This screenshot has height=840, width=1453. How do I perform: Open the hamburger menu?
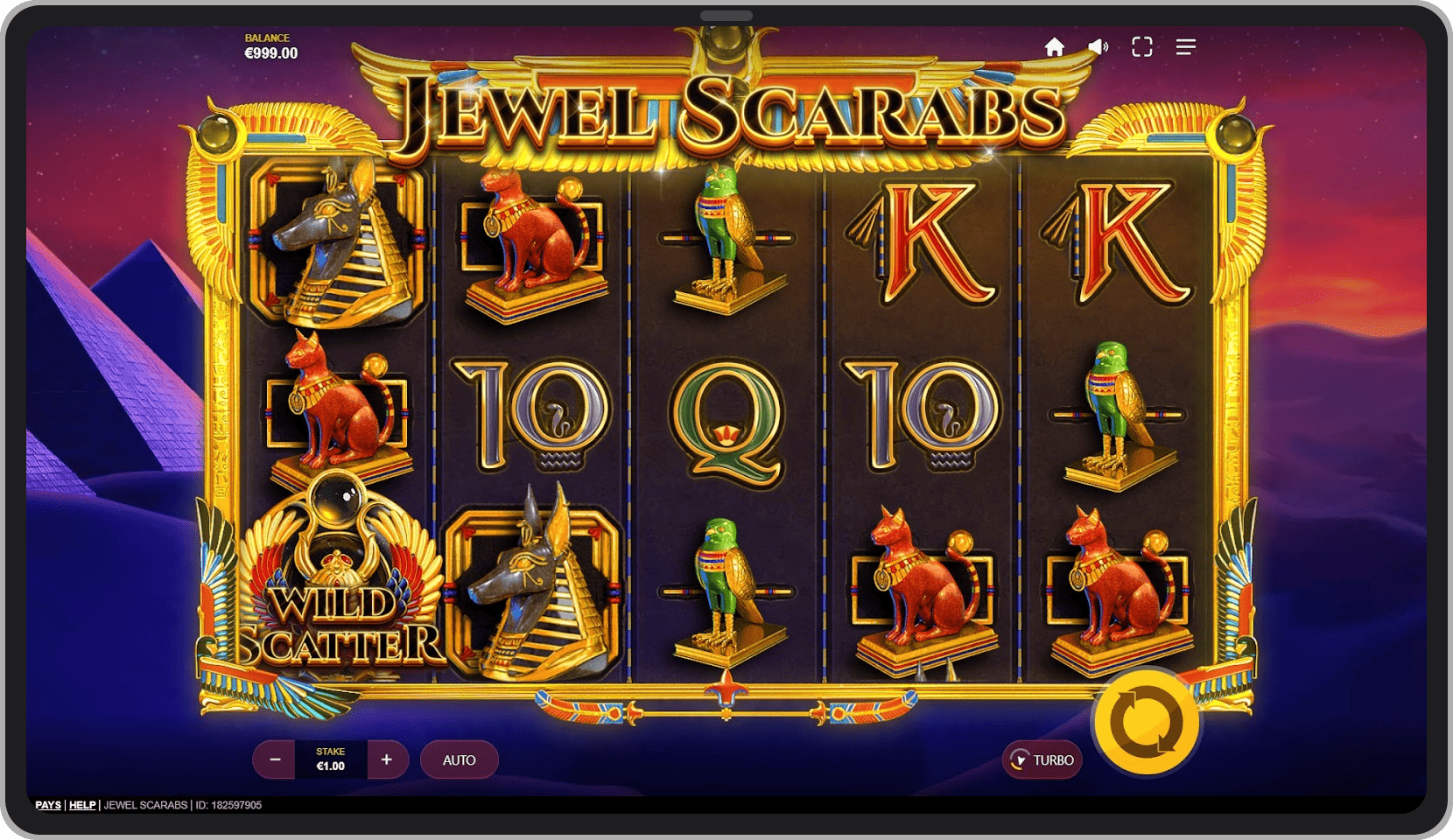pos(1185,46)
